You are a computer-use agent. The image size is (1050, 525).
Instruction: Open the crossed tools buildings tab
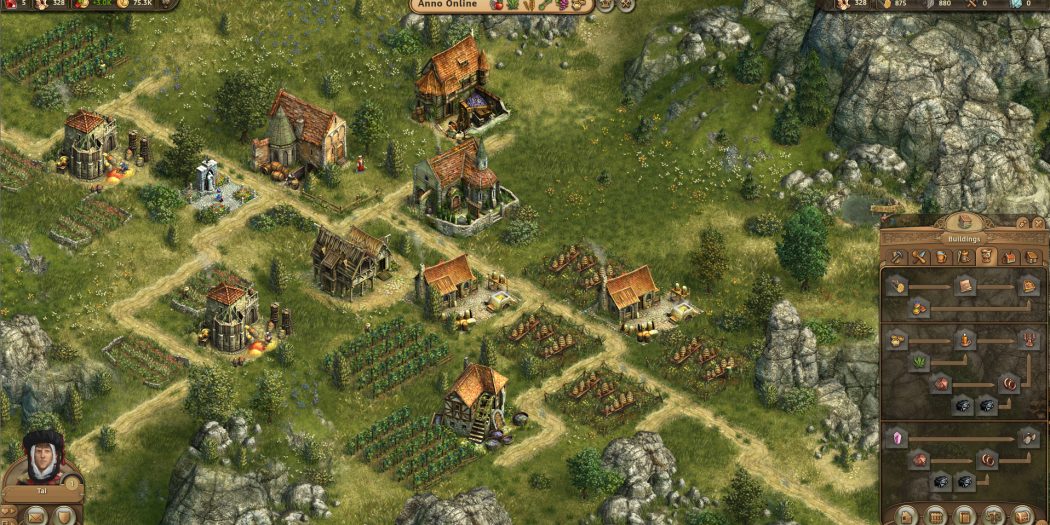point(920,257)
